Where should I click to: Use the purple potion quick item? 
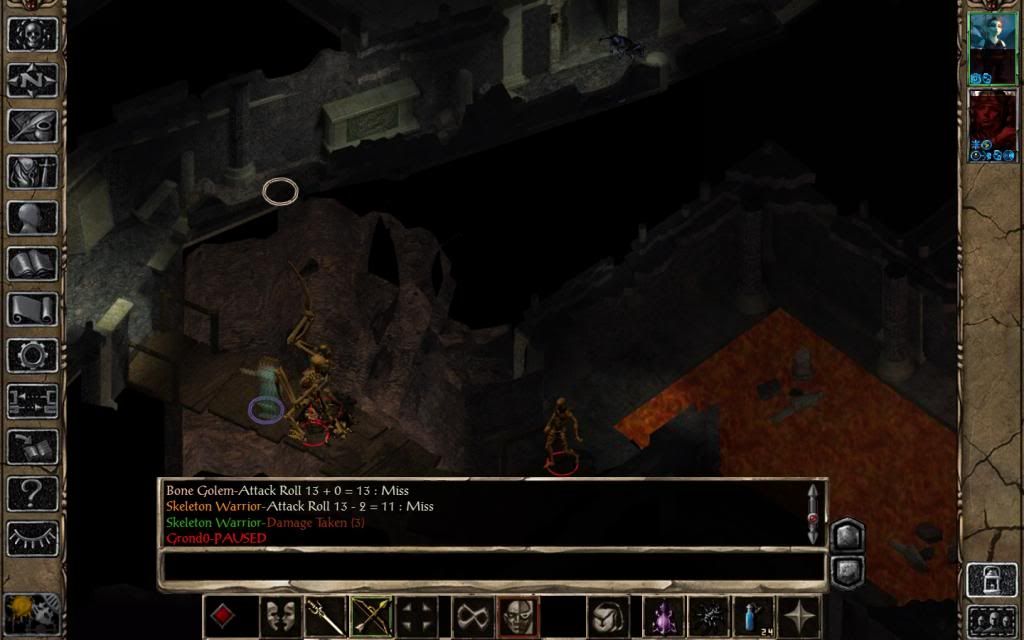point(661,615)
